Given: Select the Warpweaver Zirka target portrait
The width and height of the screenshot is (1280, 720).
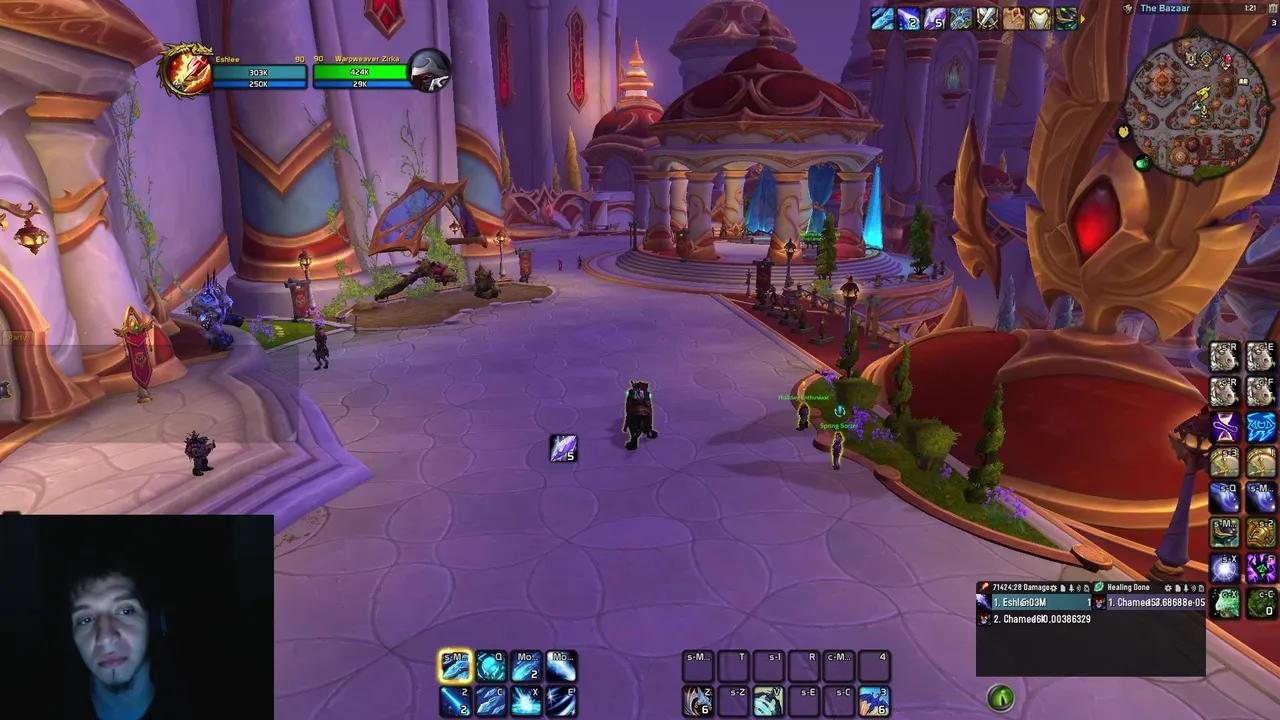Looking at the screenshot, I should (x=429, y=71).
